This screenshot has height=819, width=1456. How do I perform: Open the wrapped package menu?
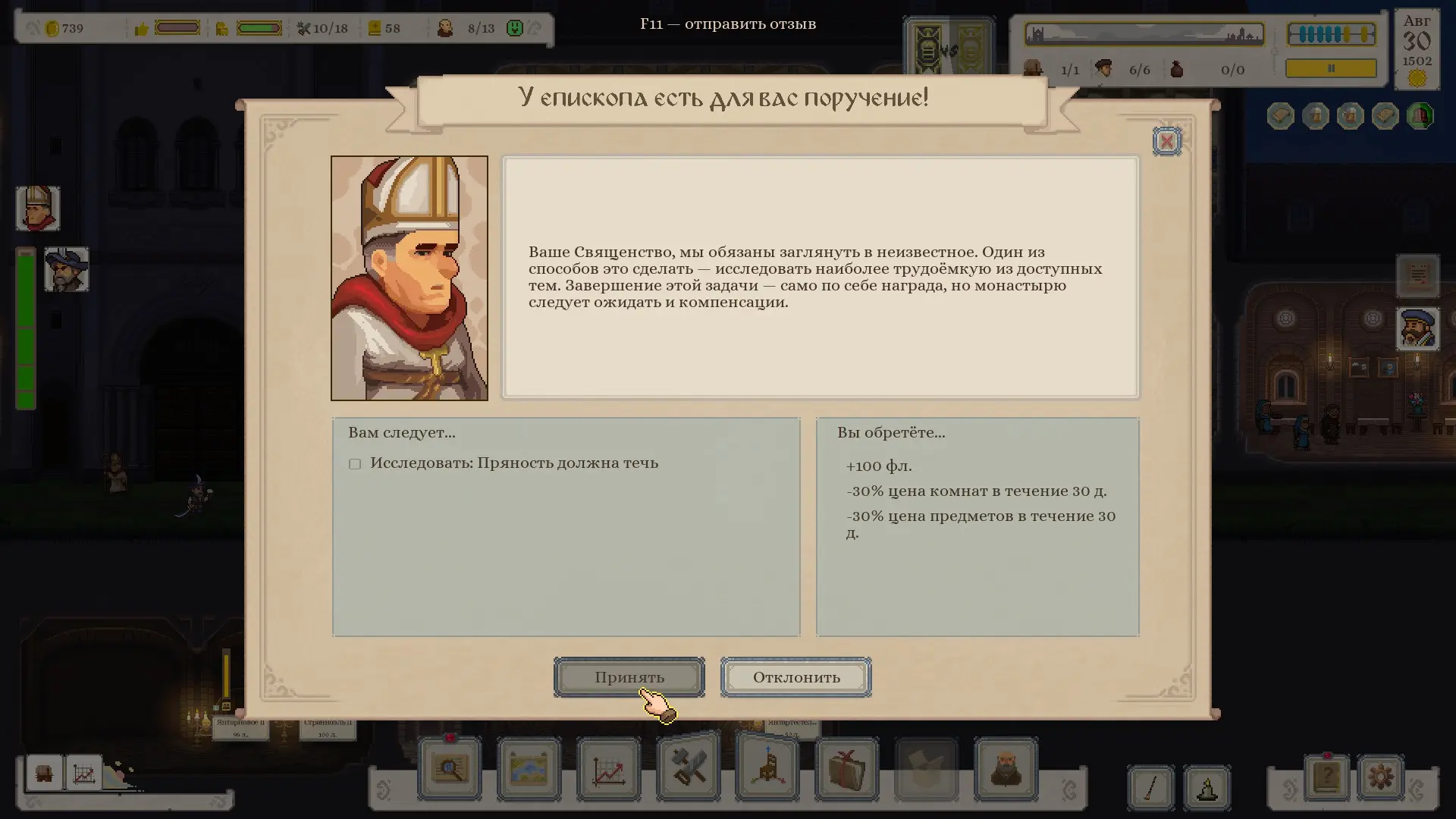click(847, 769)
